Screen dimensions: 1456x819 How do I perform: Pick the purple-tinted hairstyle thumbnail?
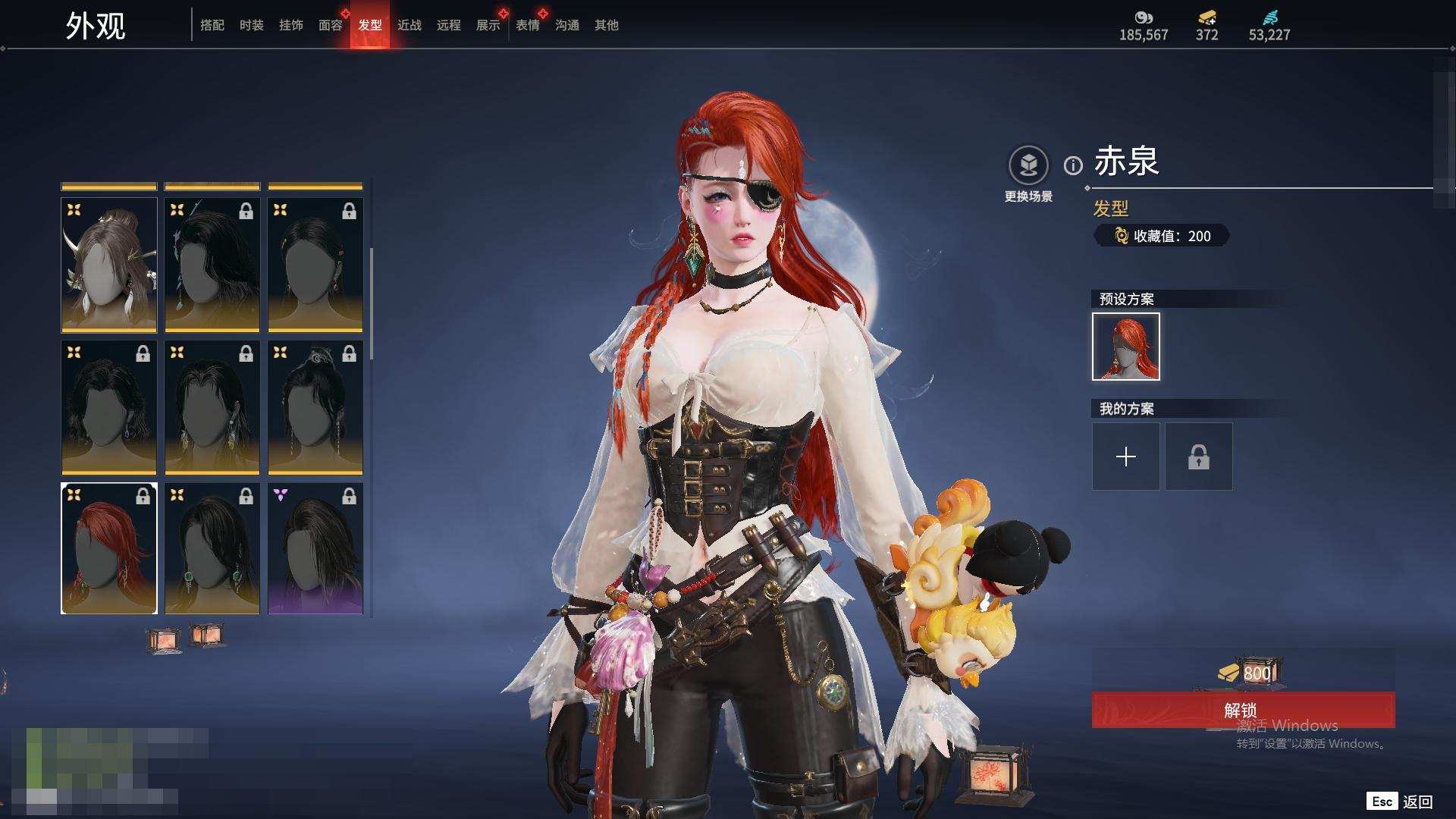tap(315, 548)
